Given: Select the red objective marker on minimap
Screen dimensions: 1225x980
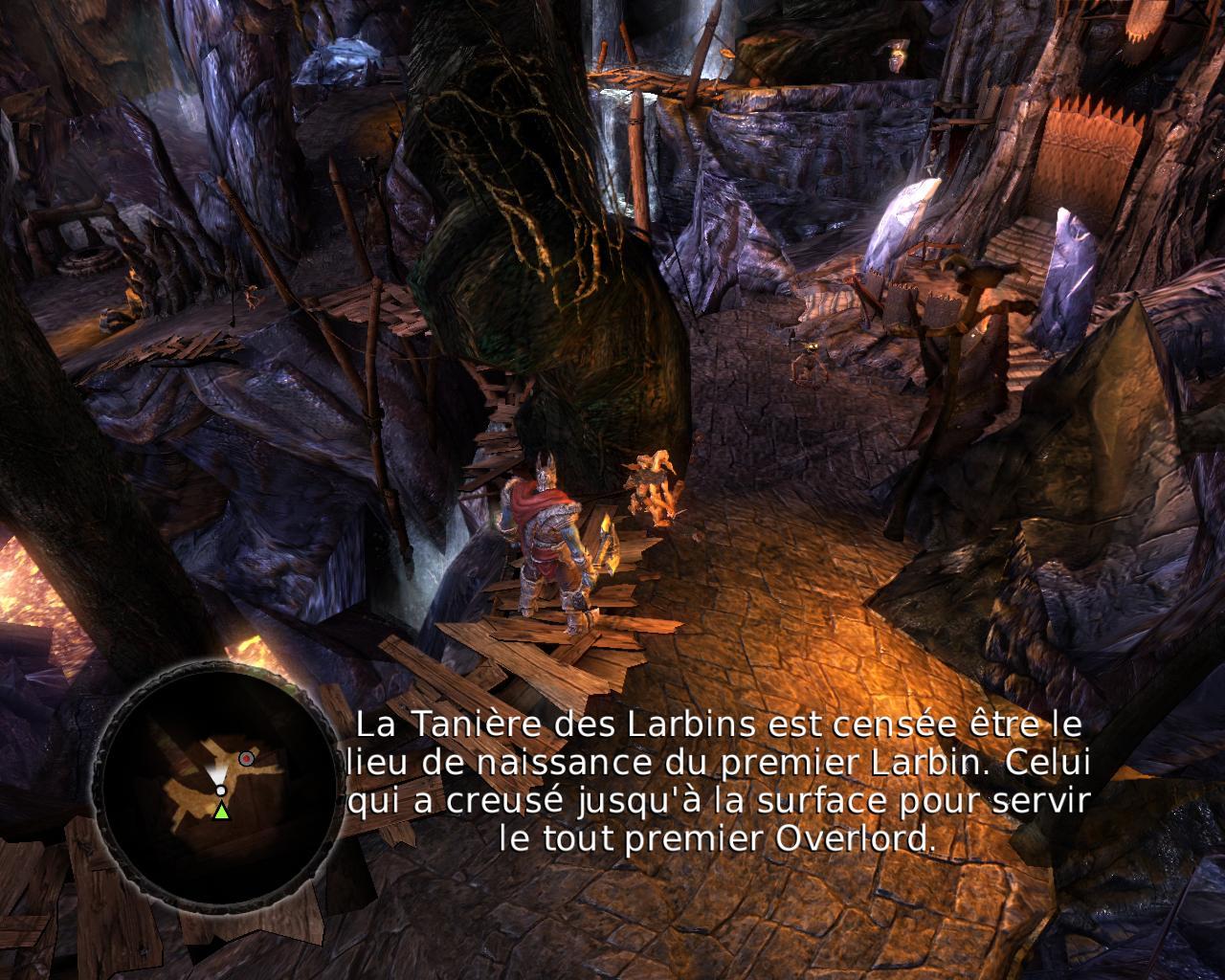Looking at the screenshot, I should click(246, 758).
